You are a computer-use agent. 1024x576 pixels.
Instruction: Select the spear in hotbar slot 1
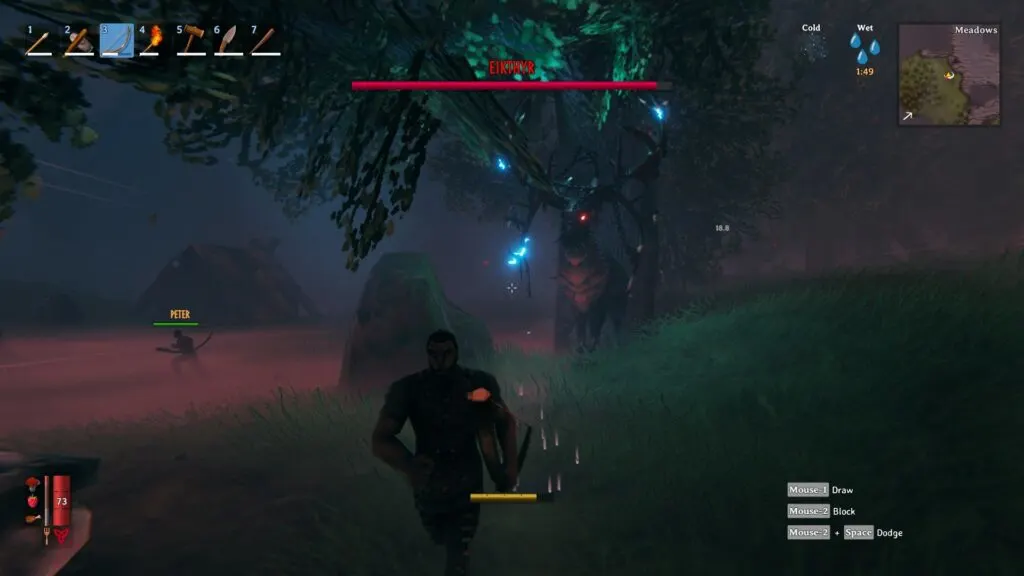pos(39,42)
